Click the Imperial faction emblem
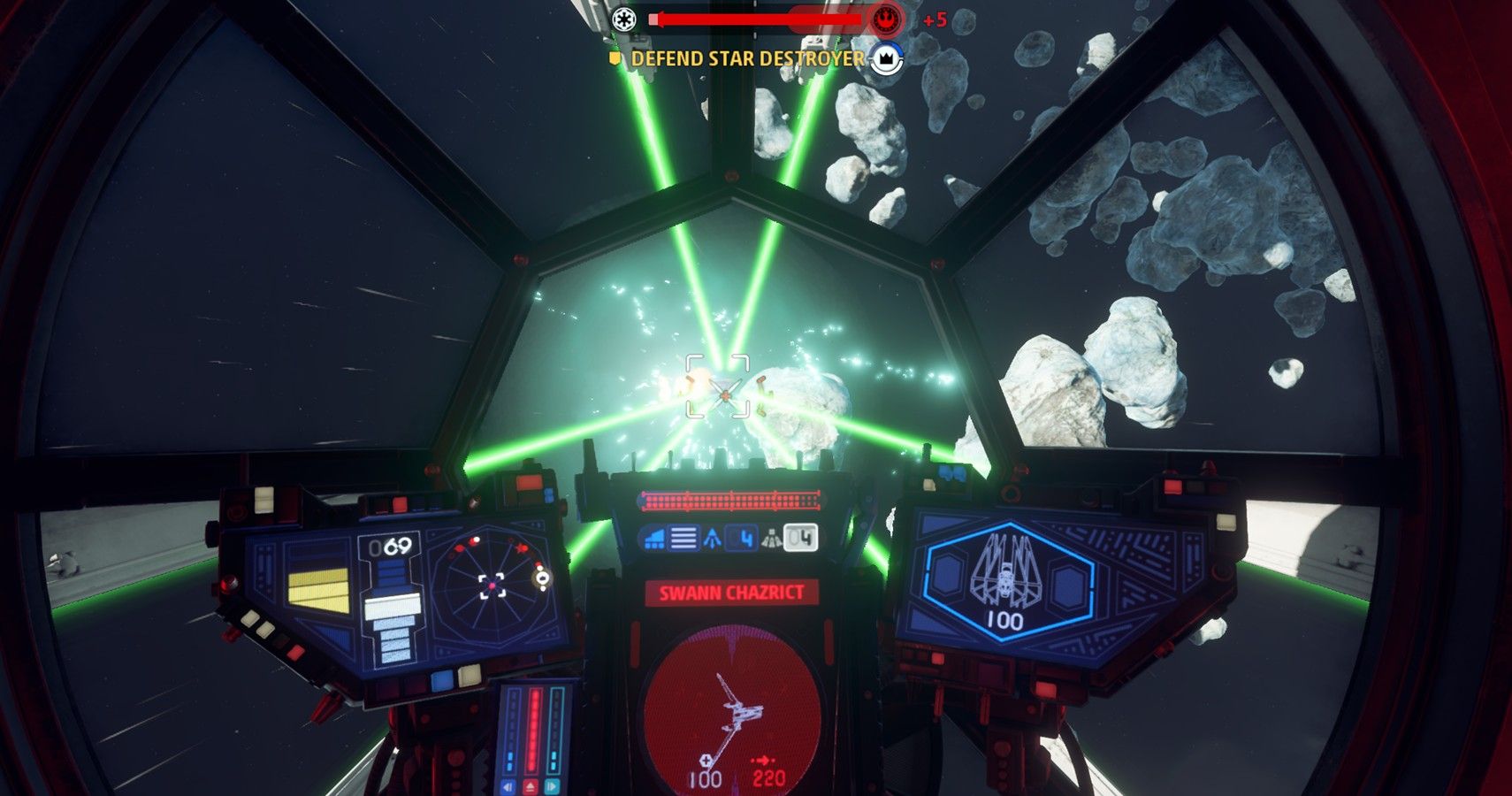The image size is (1512, 796). [x=624, y=19]
